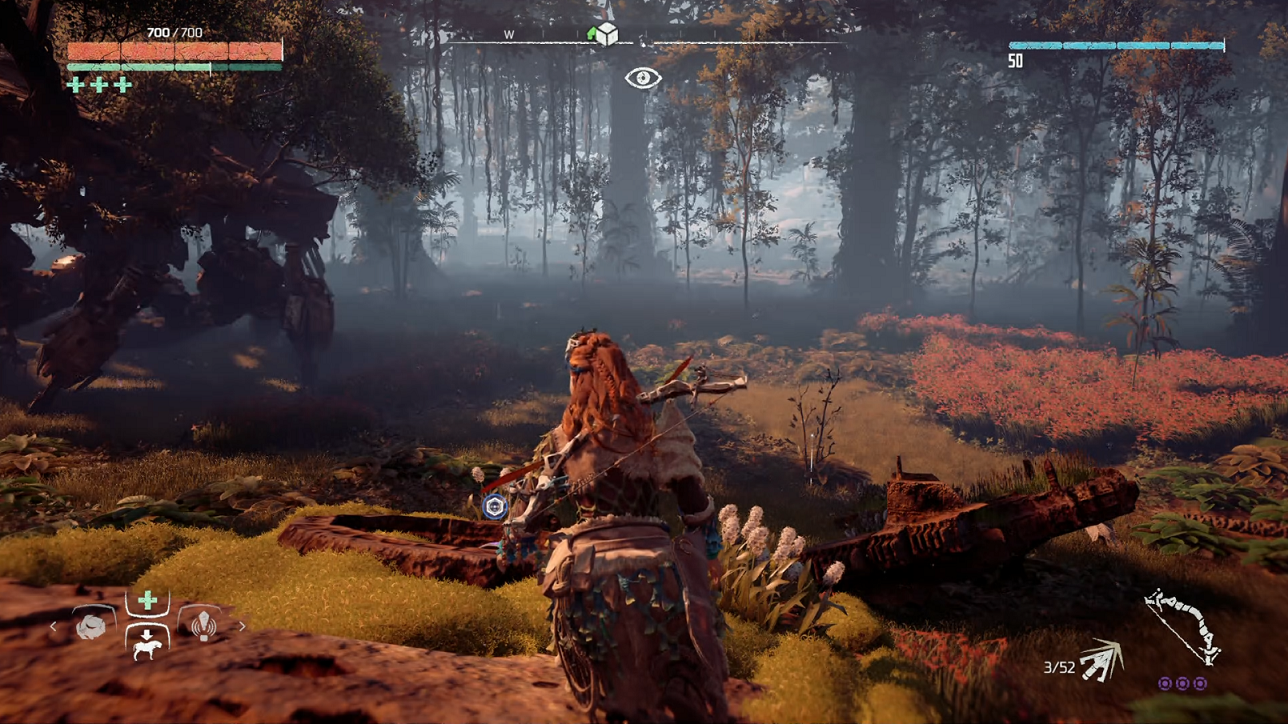Select the equipped bow weapon icon
The height and width of the screenshot is (724, 1288).
tap(1182, 625)
